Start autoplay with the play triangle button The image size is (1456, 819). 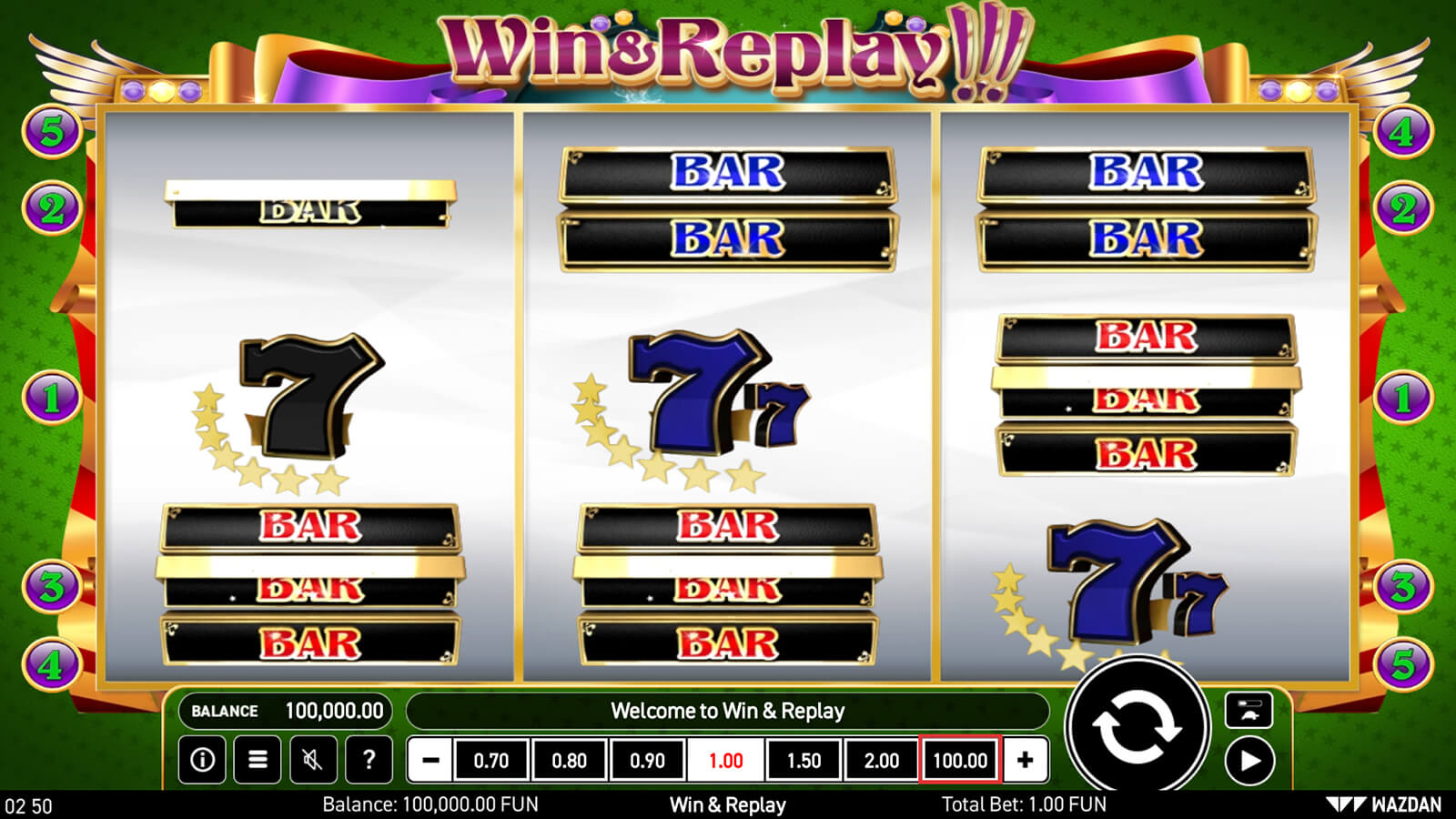1249,761
